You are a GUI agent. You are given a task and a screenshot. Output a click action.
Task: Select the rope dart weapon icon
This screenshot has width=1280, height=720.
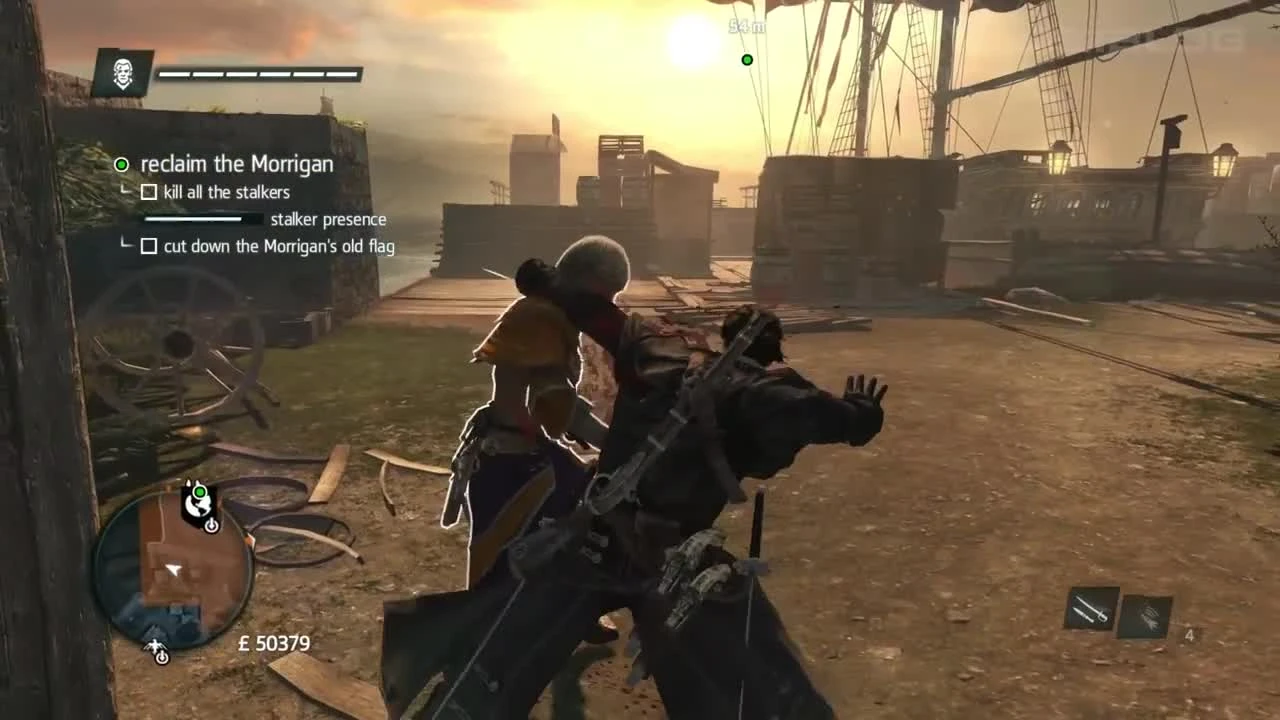tap(1146, 617)
